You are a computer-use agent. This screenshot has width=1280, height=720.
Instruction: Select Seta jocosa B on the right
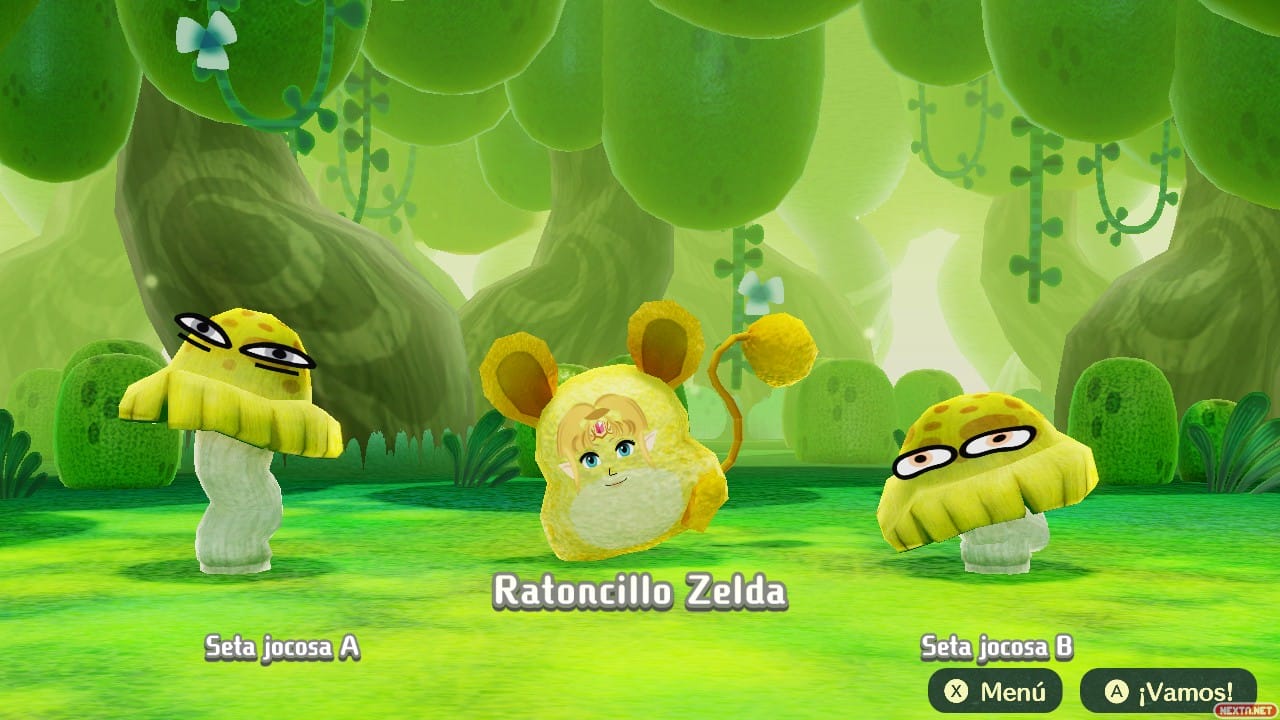point(980,480)
